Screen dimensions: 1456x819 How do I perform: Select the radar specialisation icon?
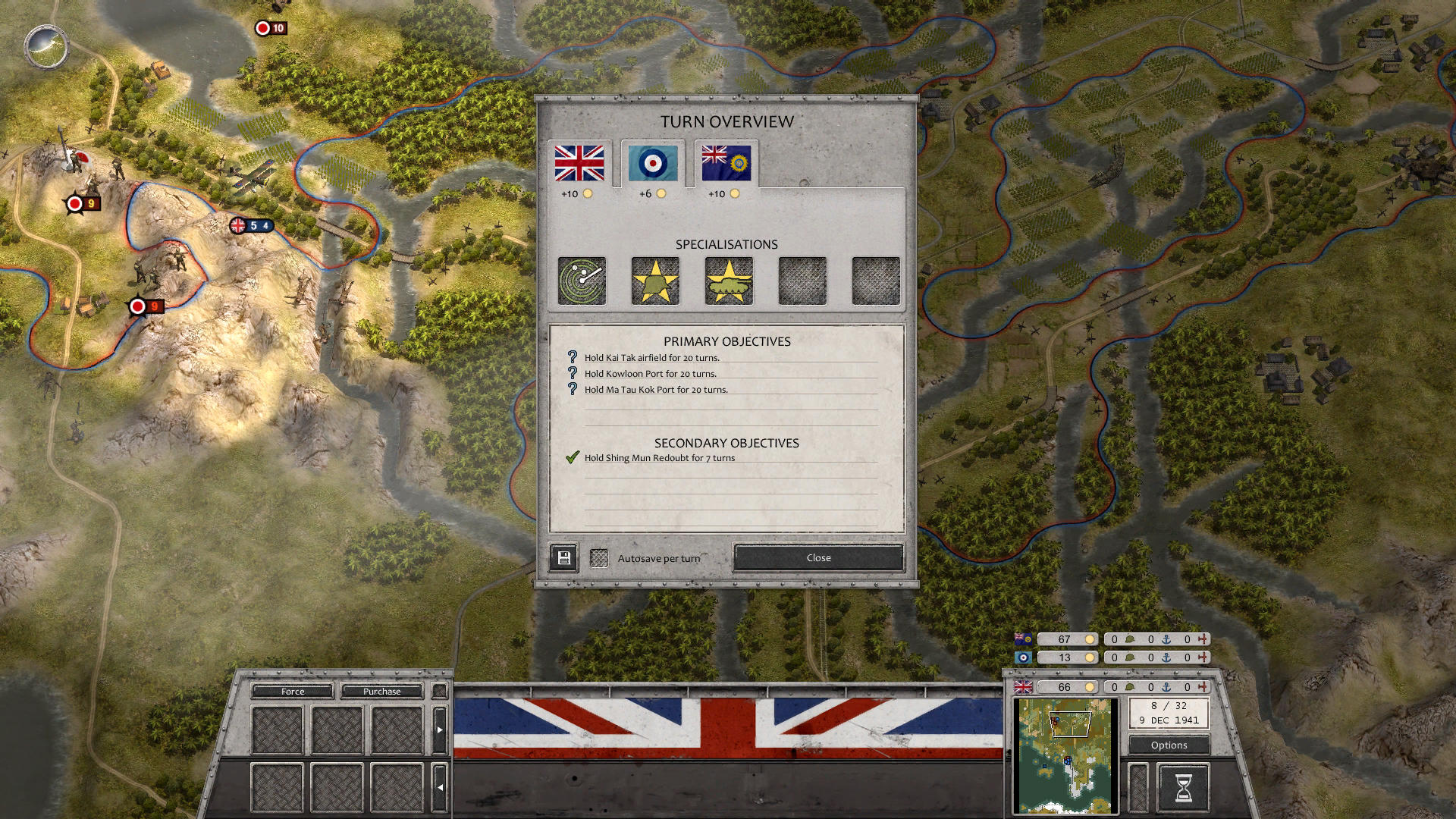click(580, 281)
